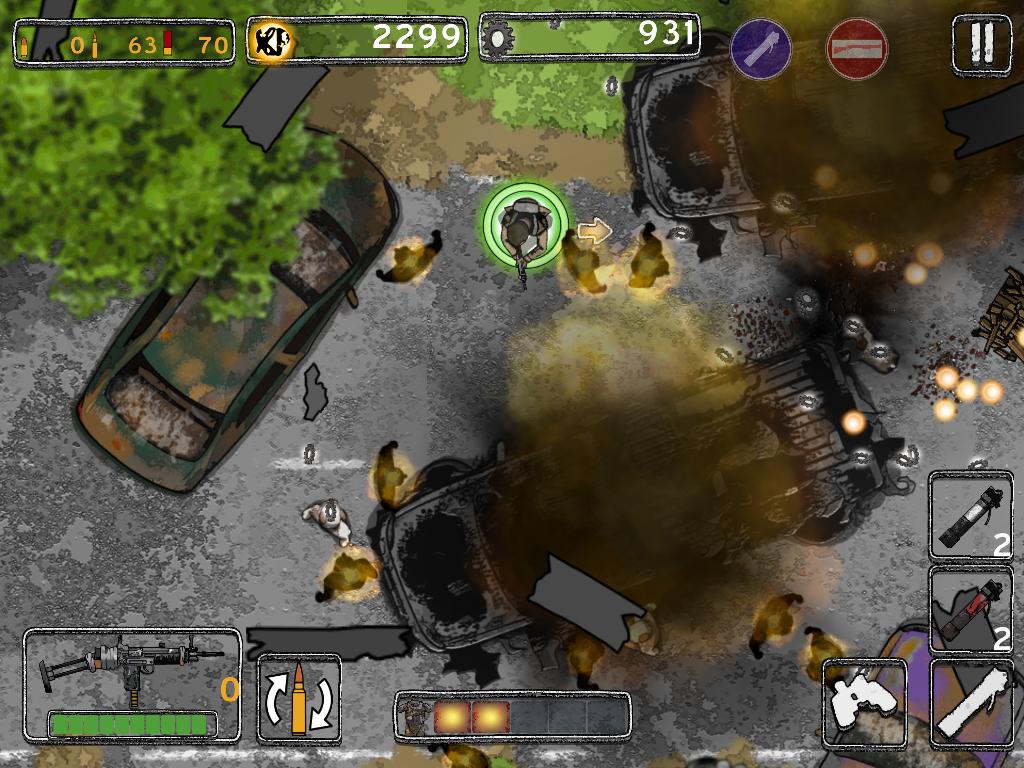Activate the white pistol button
This screenshot has height=768, width=1024.
[x=864, y=703]
